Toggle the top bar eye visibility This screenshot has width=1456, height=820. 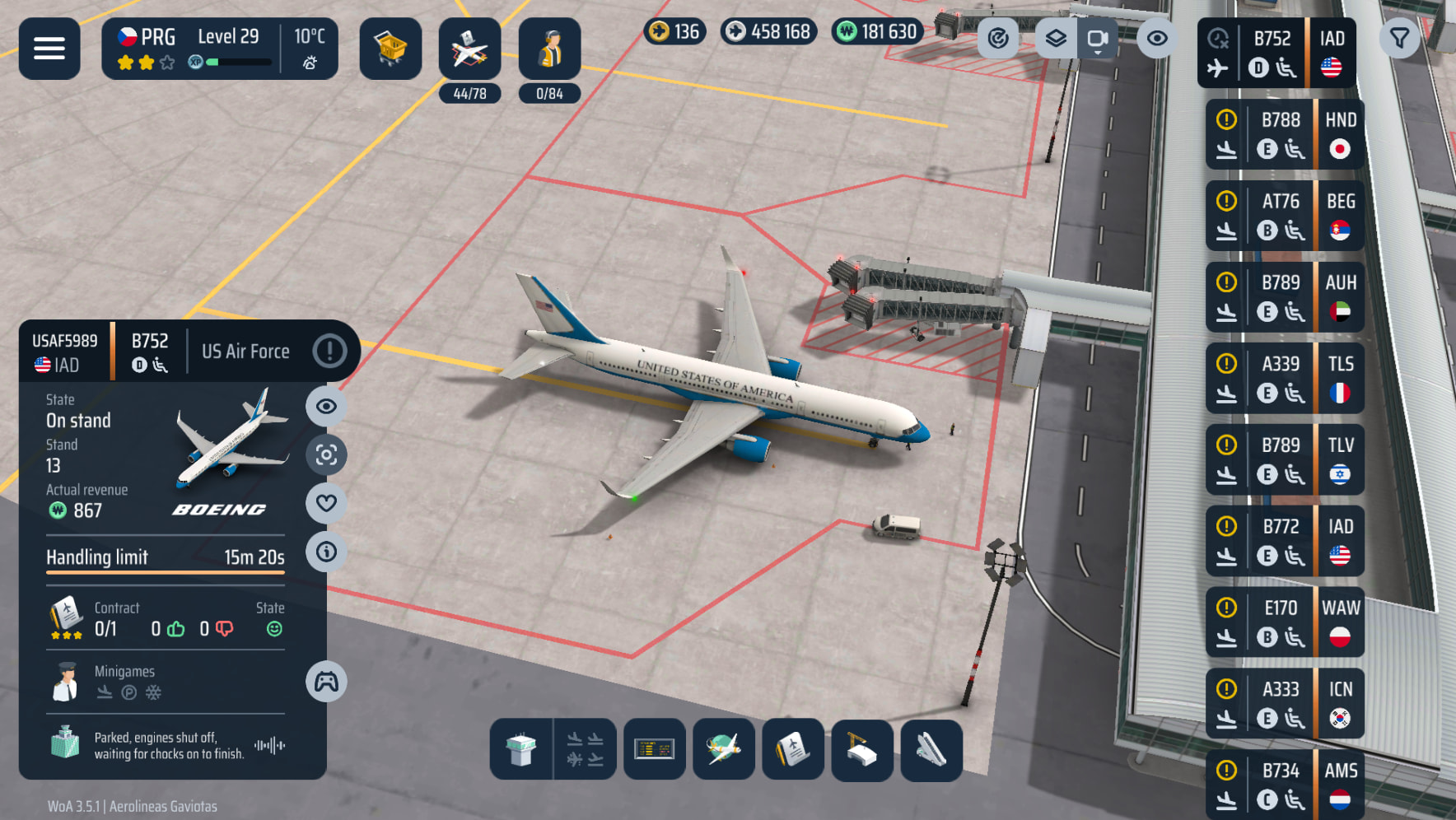click(x=1156, y=39)
